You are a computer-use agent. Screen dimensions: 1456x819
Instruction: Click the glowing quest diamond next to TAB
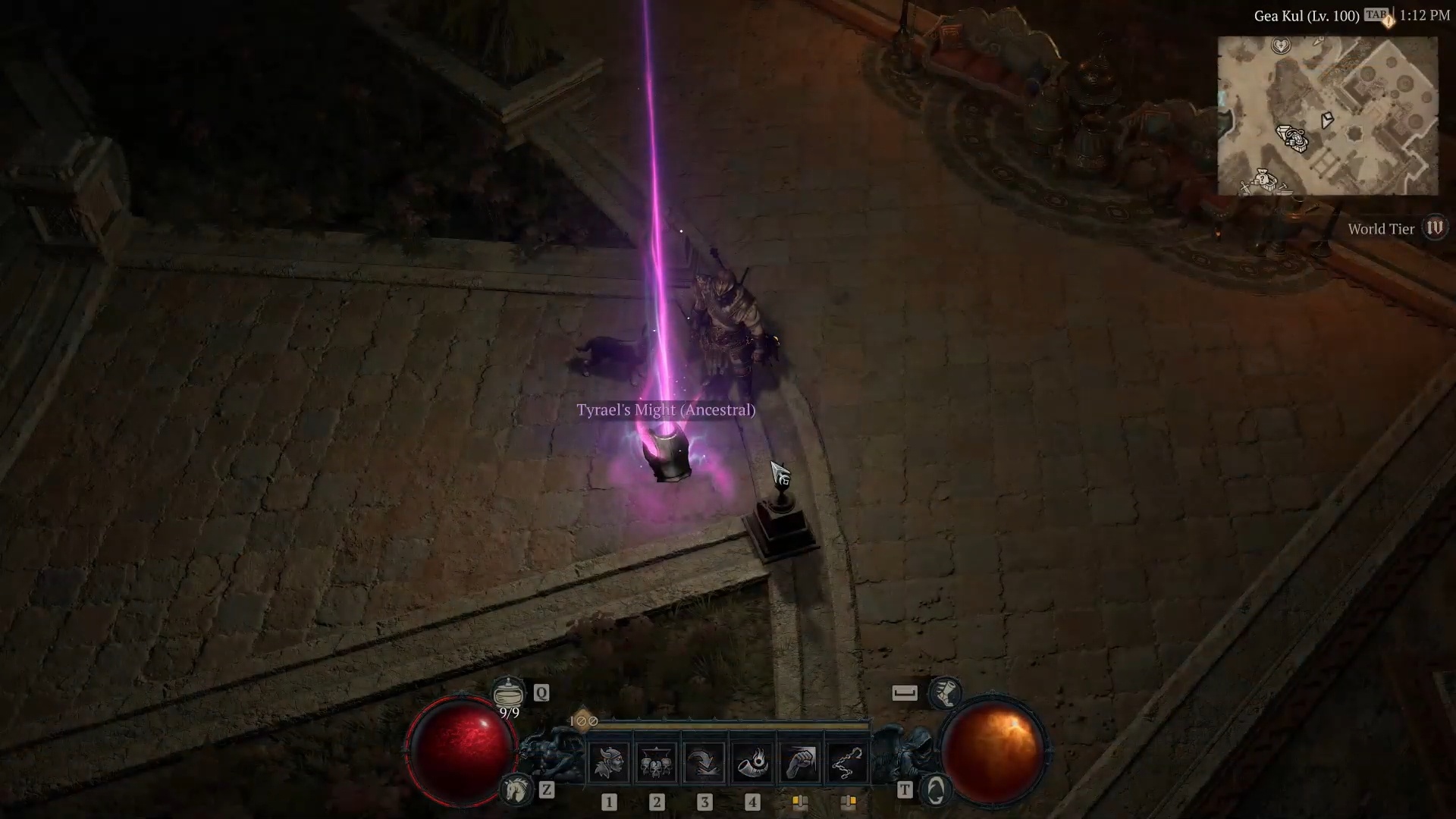1388,20
